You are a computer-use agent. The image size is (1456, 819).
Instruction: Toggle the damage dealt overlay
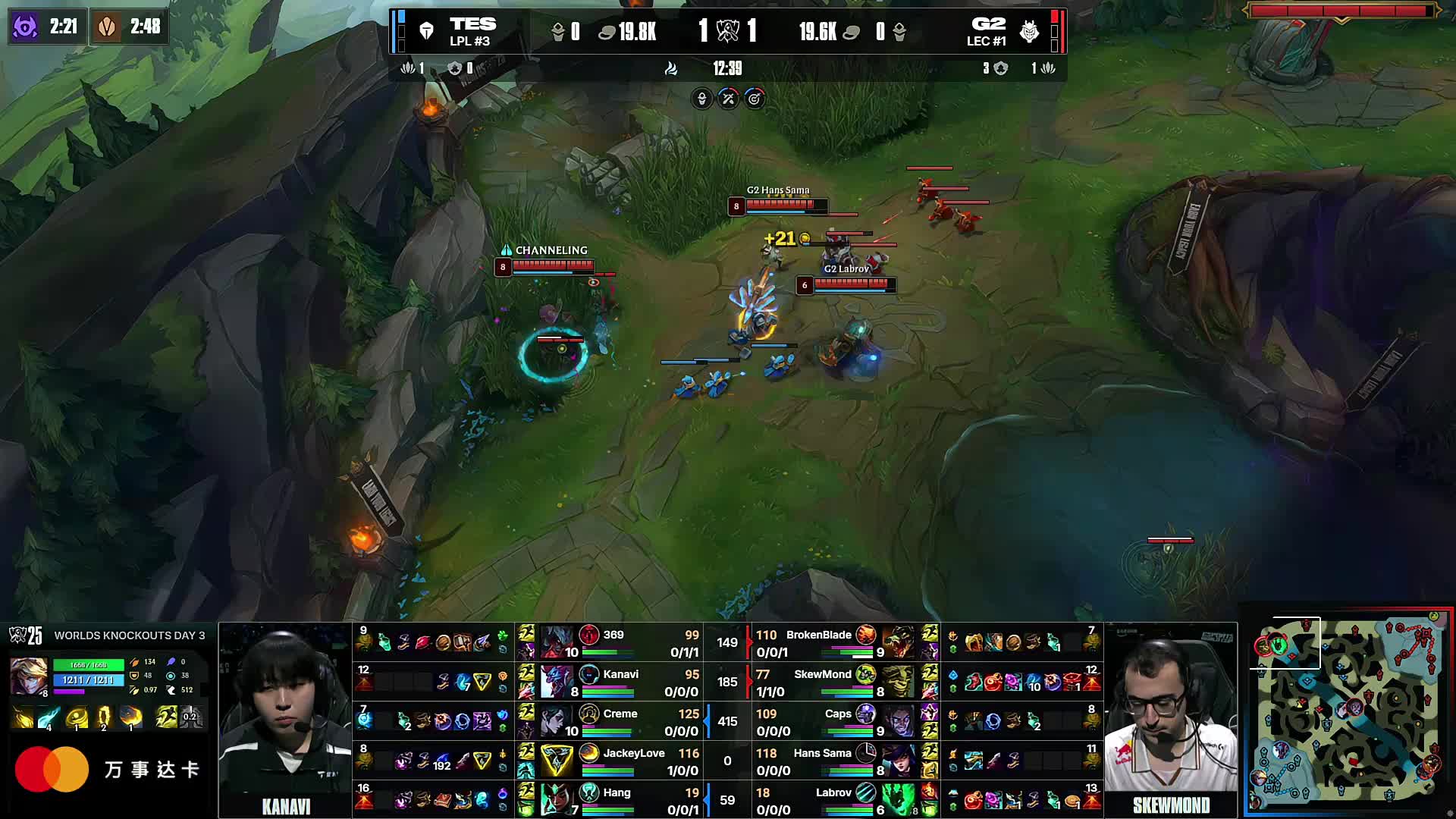(726, 99)
